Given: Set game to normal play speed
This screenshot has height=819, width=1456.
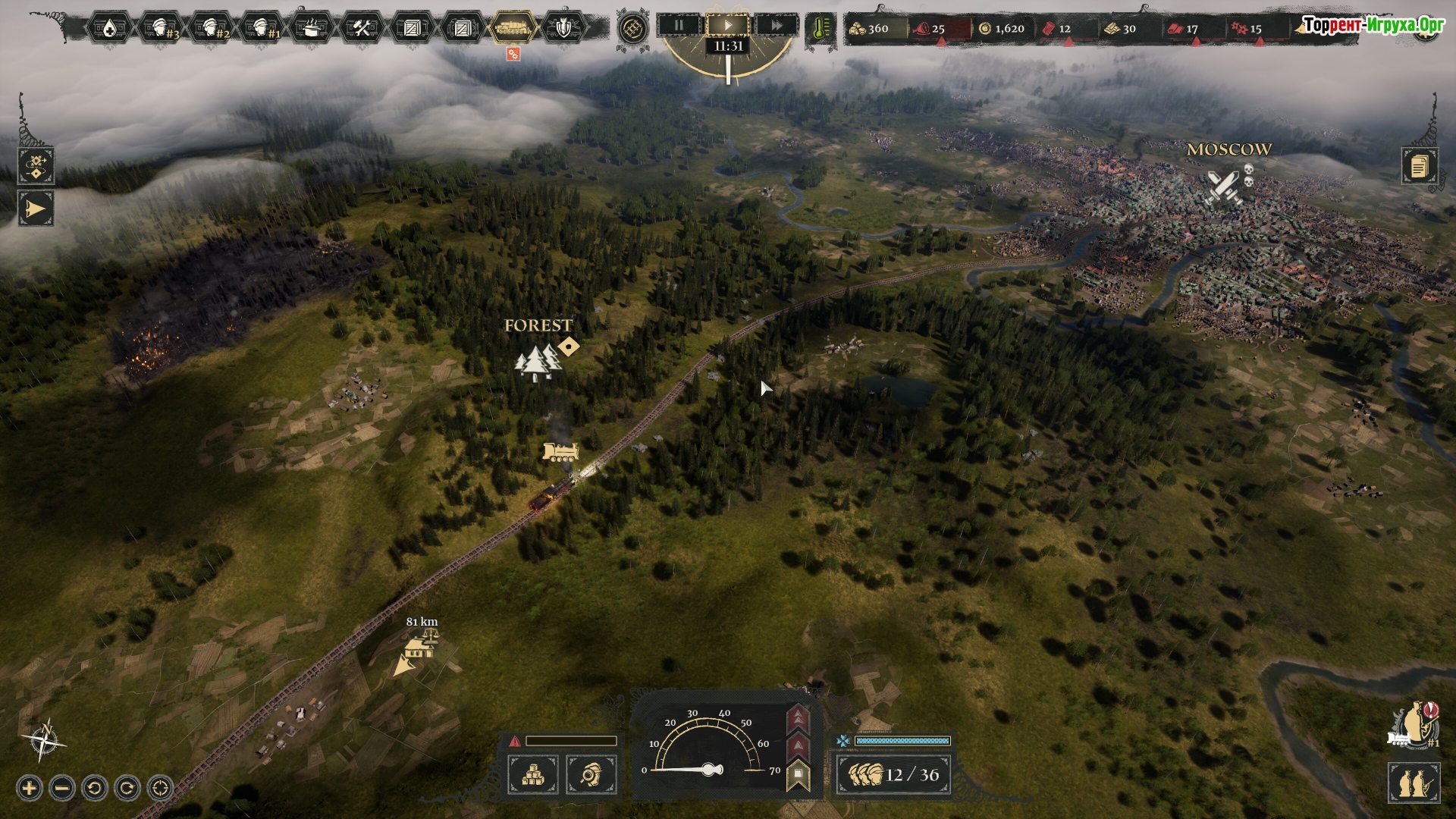Looking at the screenshot, I should (728, 25).
